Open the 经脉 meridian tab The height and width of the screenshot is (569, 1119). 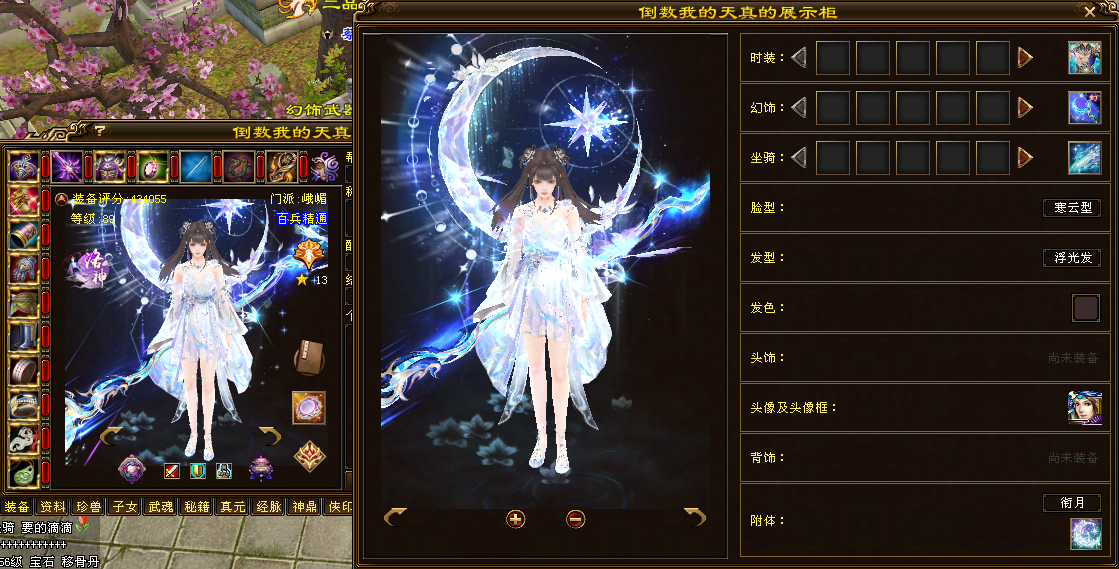(x=269, y=507)
